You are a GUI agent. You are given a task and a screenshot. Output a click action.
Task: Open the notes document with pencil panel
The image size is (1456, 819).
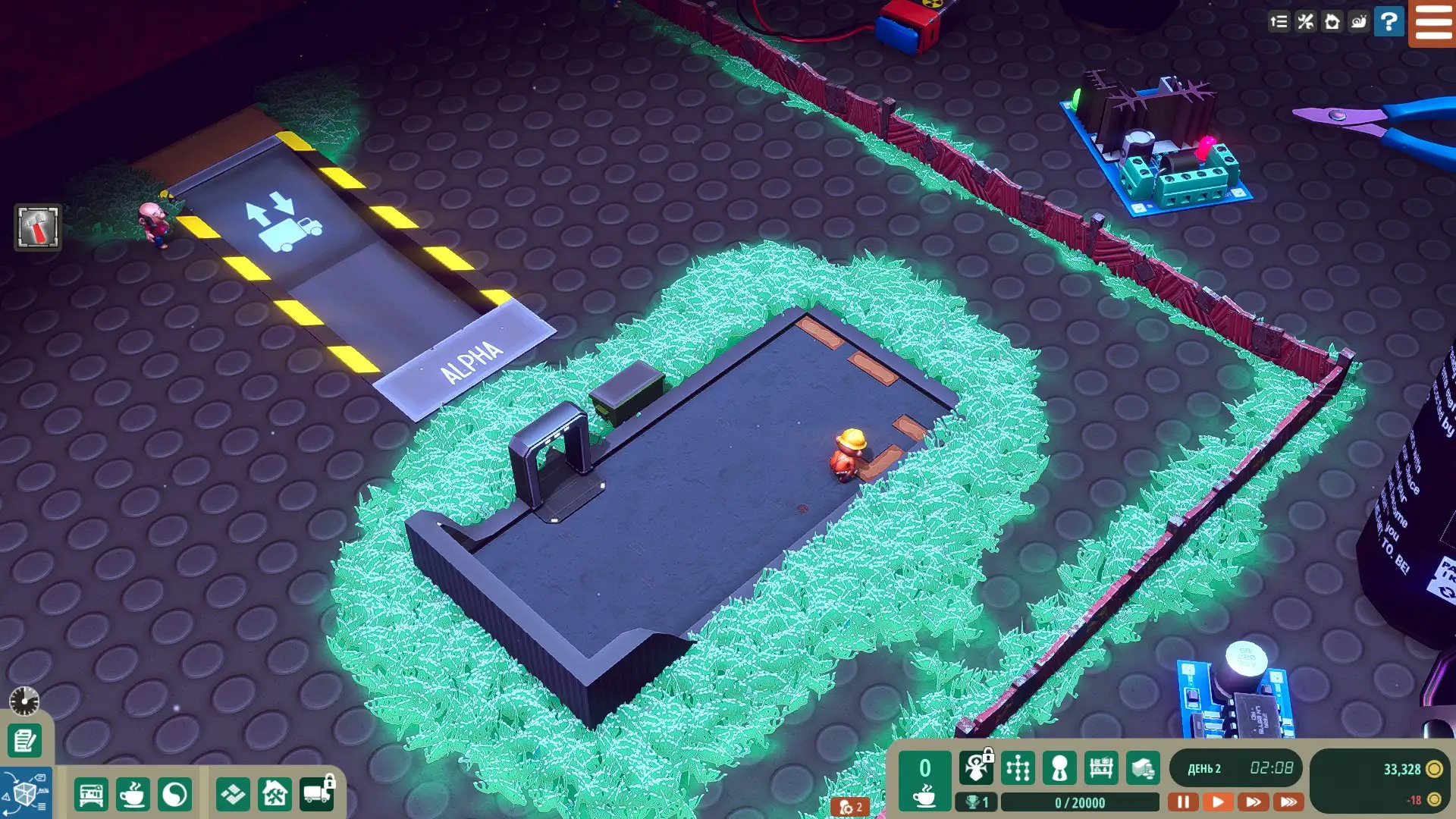coord(25,740)
